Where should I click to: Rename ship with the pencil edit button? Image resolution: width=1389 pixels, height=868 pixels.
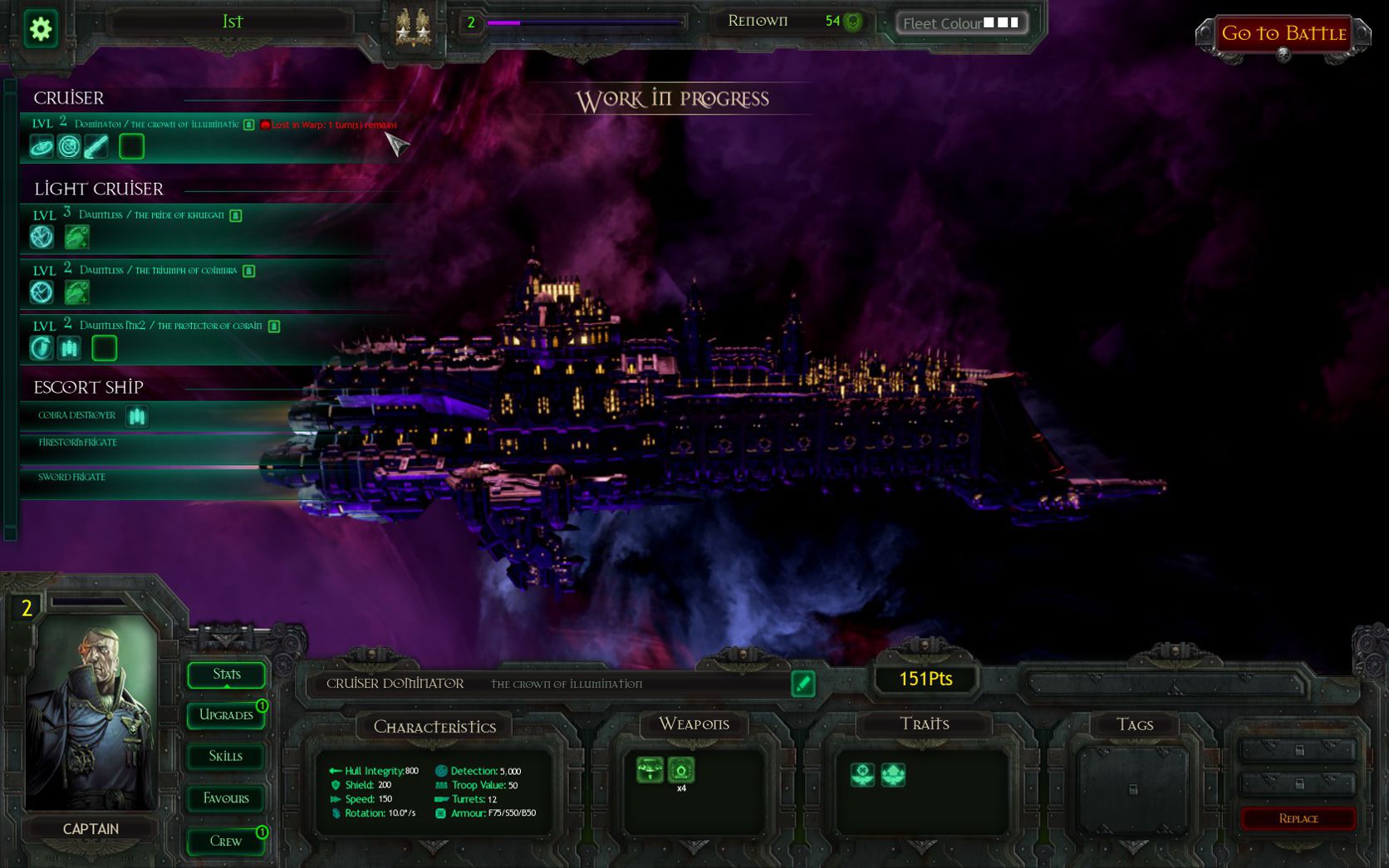point(802,684)
